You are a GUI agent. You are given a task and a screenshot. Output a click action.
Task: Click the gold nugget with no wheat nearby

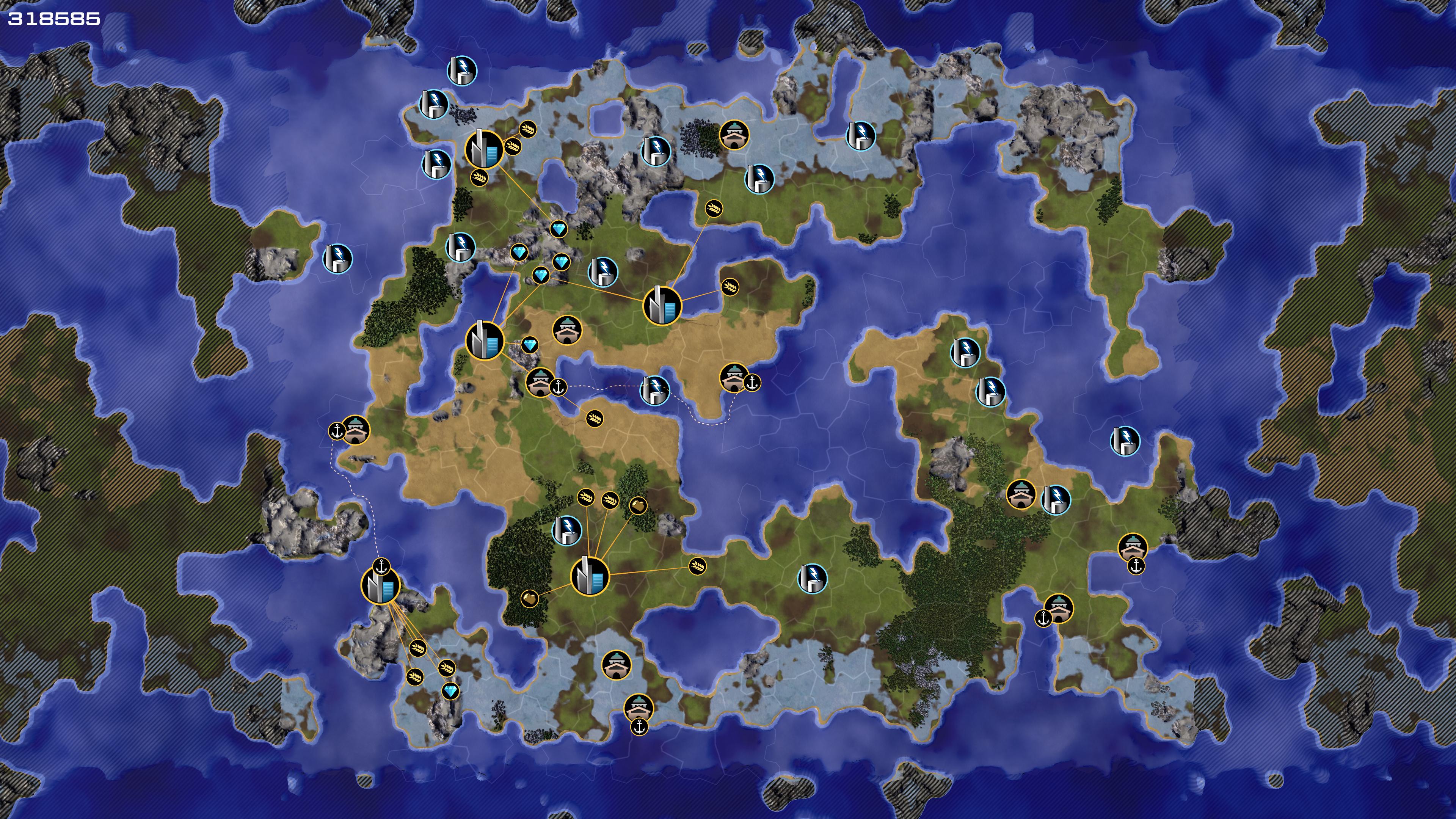pos(529,598)
